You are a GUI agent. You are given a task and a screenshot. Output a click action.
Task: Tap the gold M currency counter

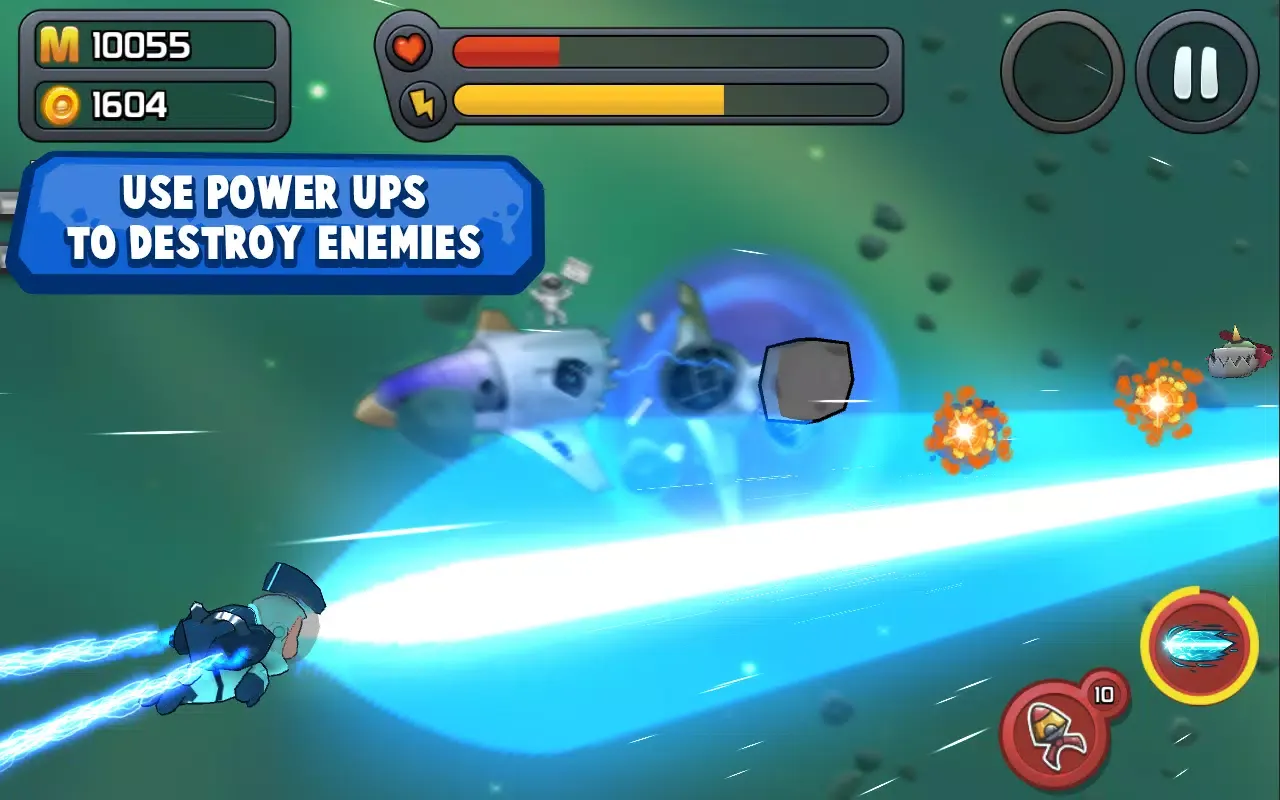pyautogui.click(x=155, y=44)
